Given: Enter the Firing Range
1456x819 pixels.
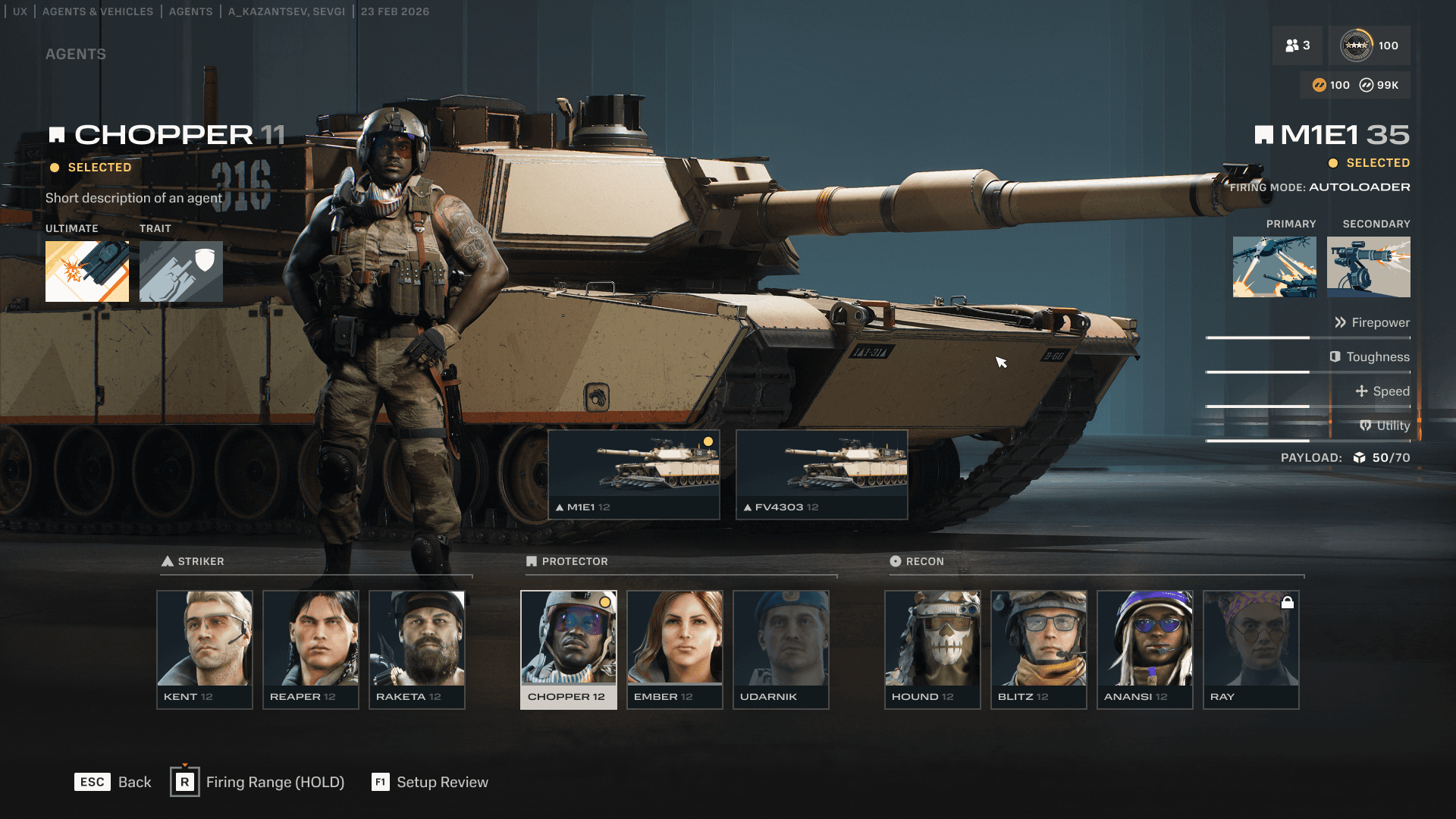Looking at the screenshot, I should click(x=258, y=782).
